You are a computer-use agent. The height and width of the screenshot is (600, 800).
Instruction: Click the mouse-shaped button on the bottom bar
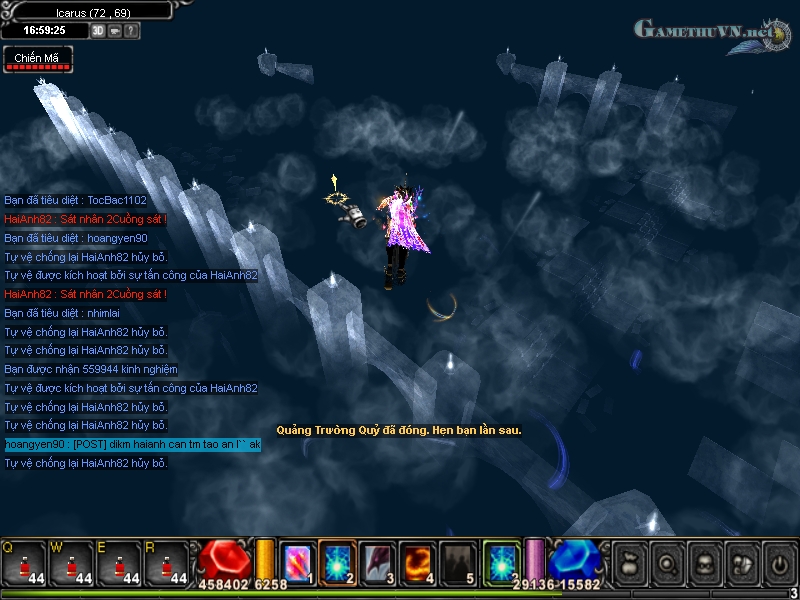pos(741,565)
